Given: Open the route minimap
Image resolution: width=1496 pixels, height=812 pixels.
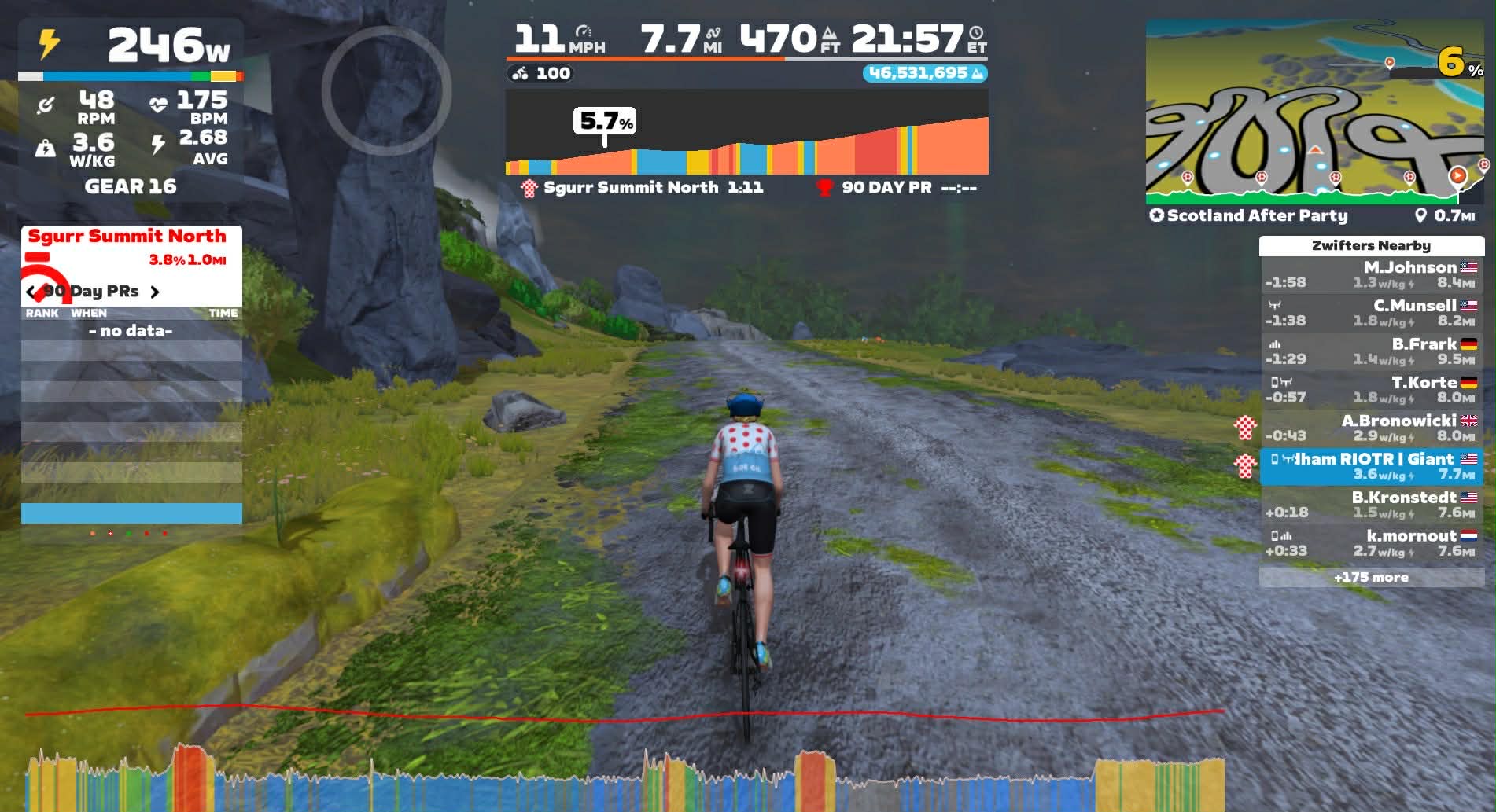Looking at the screenshot, I should click(1314, 110).
